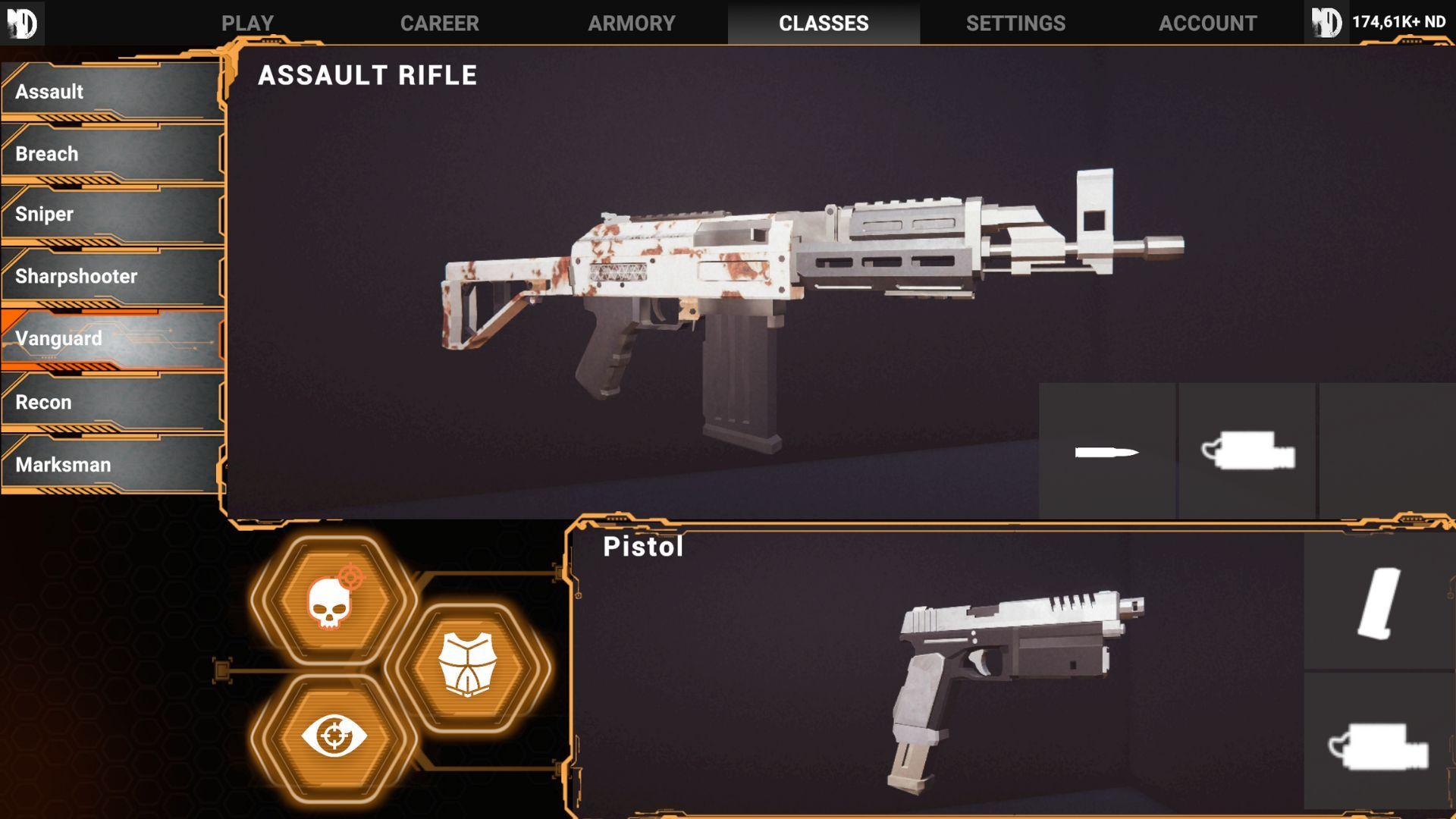Open the rifle bullet ammo slot

point(1106,452)
